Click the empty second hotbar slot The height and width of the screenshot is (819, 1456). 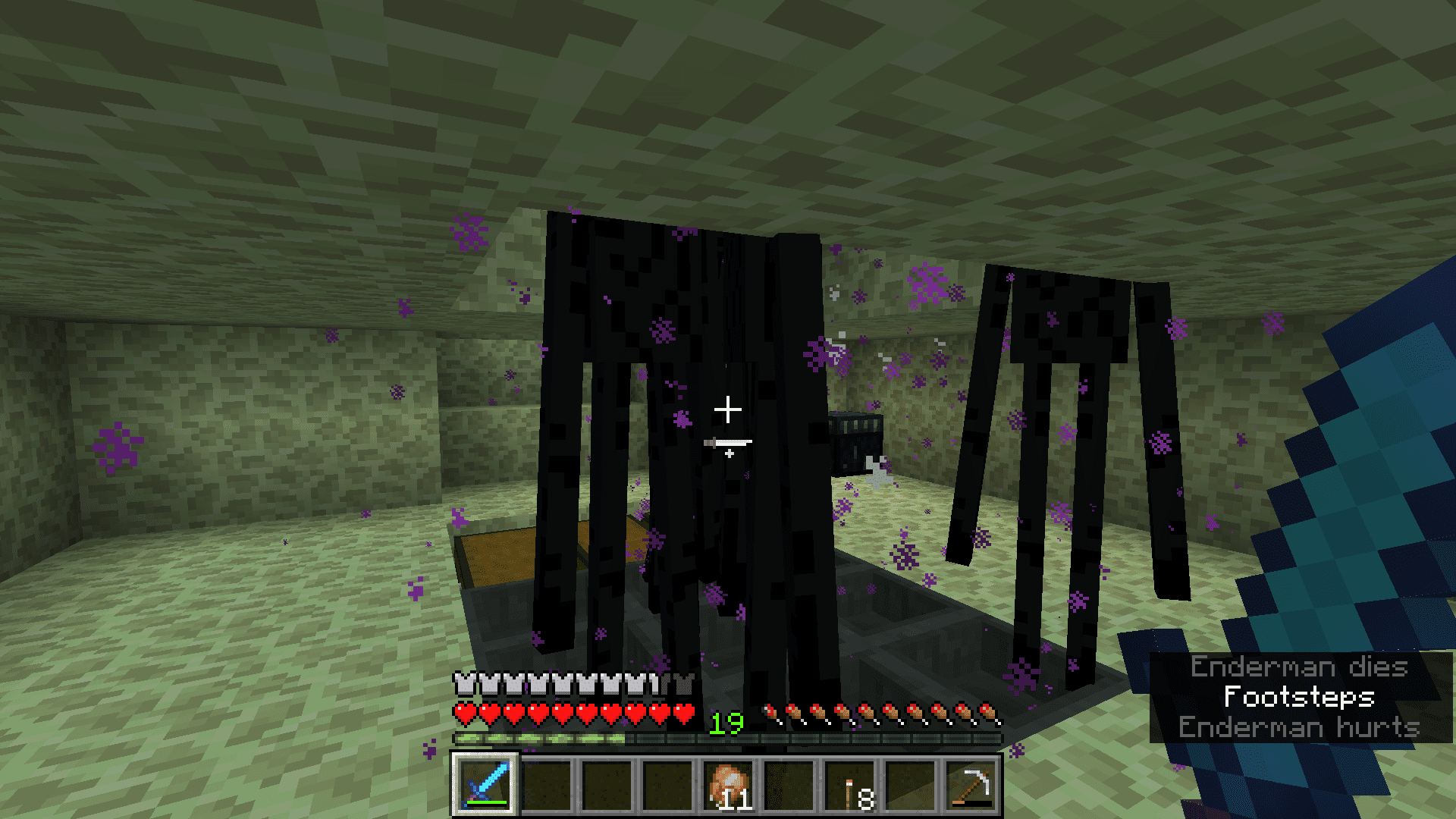click(x=548, y=785)
